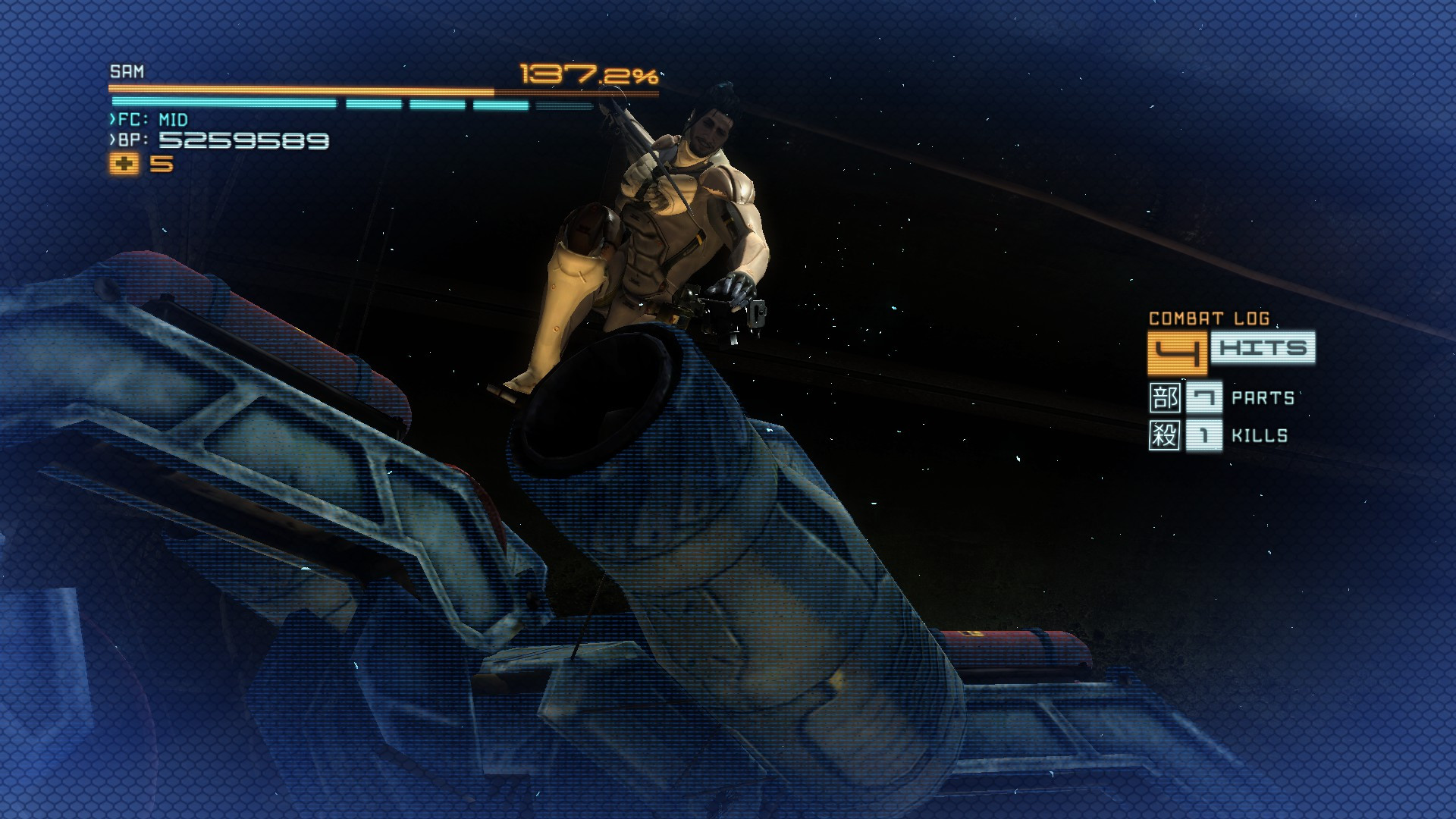1456x819 pixels.
Task: Click the BP score 5259589
Action: pos(243,141)
